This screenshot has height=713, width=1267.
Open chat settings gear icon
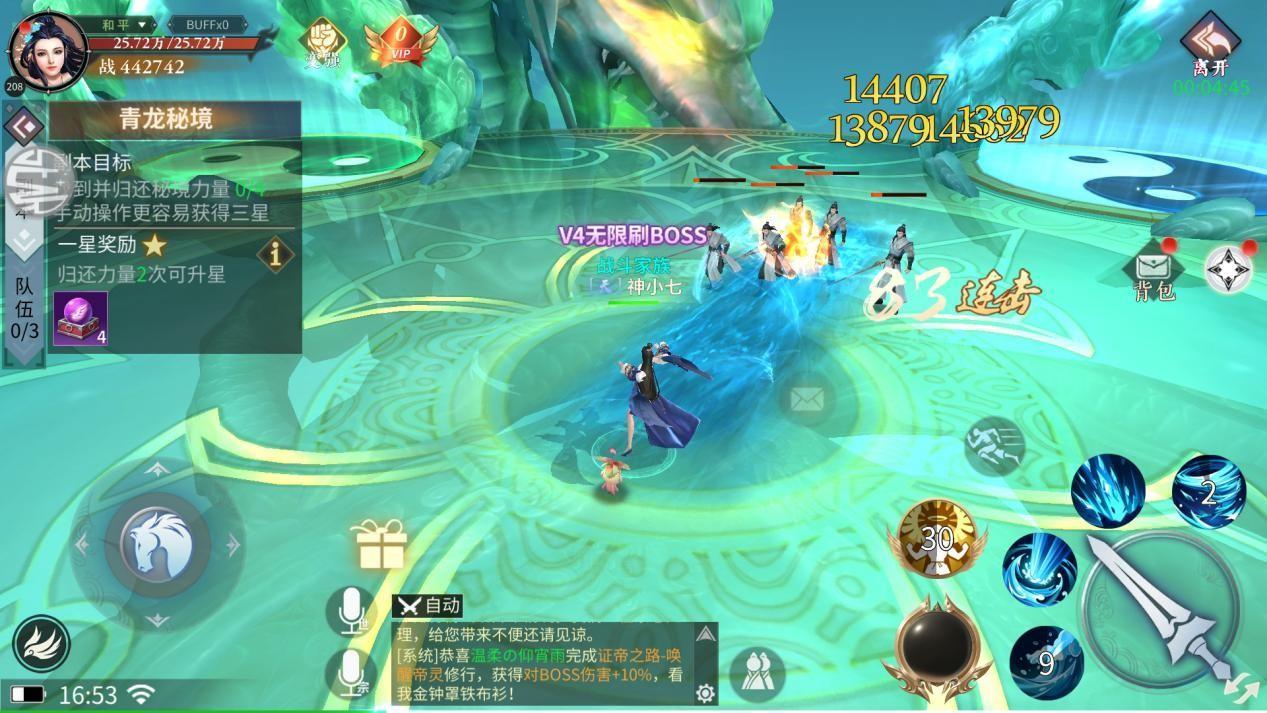click(x=705, y=692)
